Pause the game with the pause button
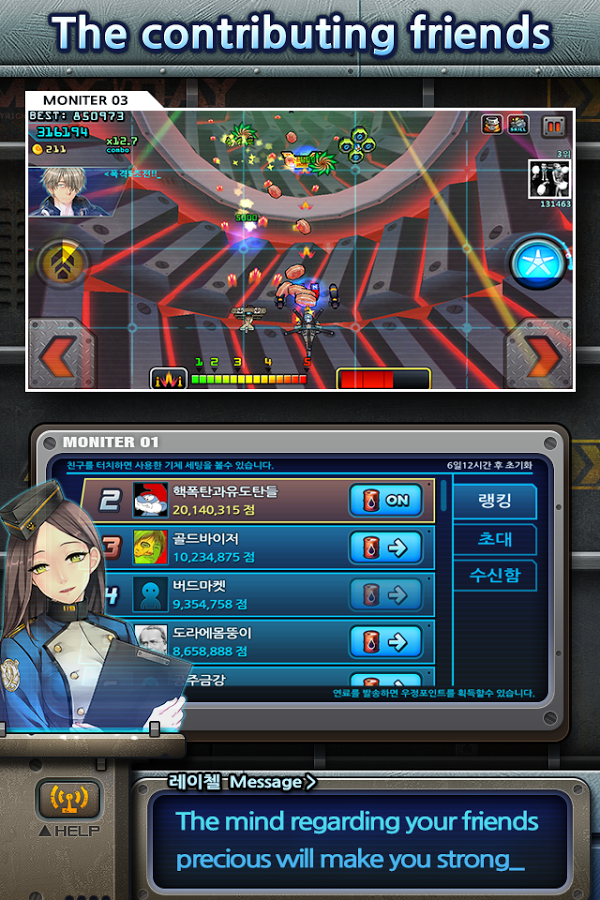The width and height of the screenshot is (600, 900). (x=553, y=126)
